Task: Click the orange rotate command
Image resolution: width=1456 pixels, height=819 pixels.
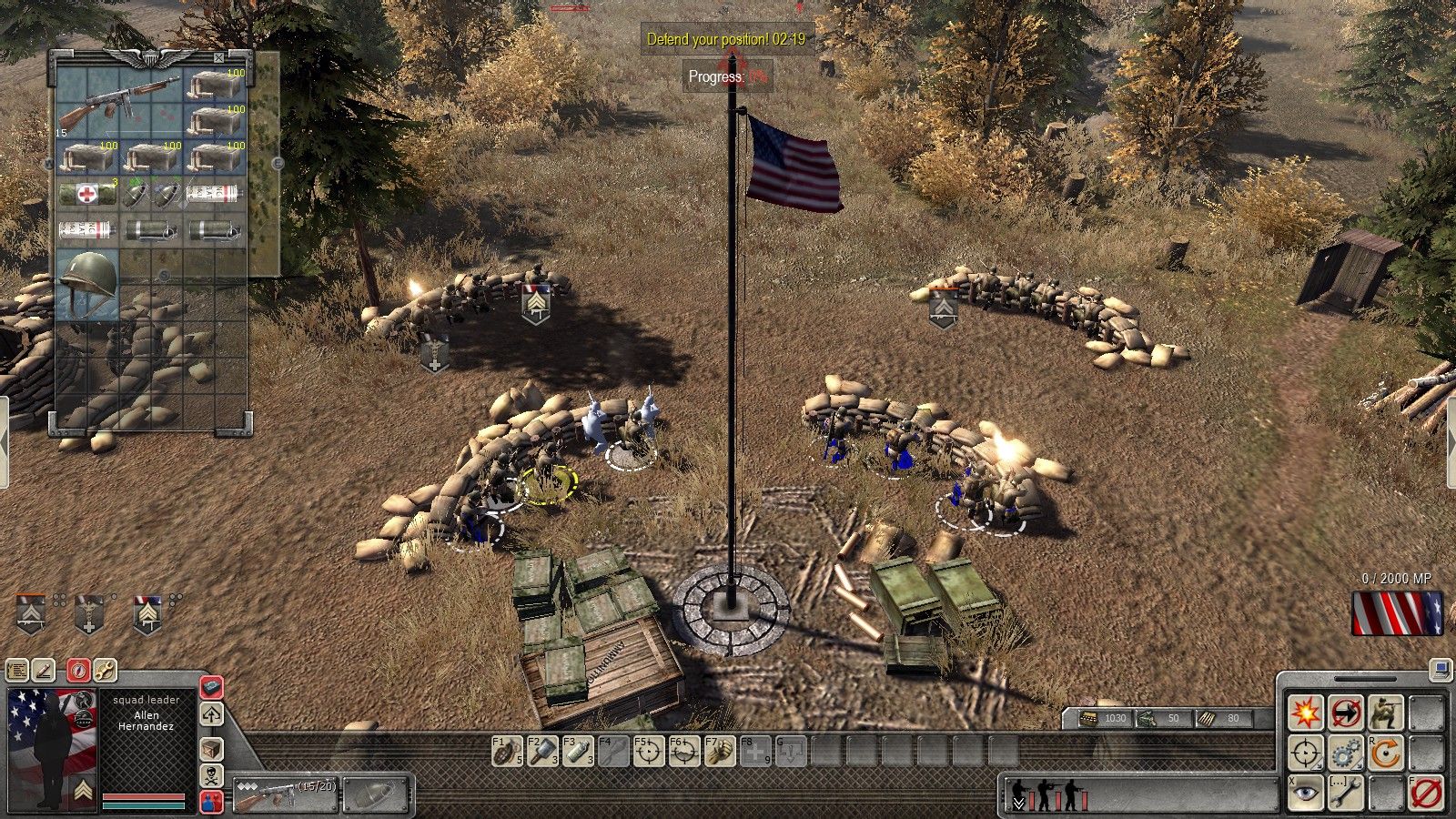Action: [1385, 753]
